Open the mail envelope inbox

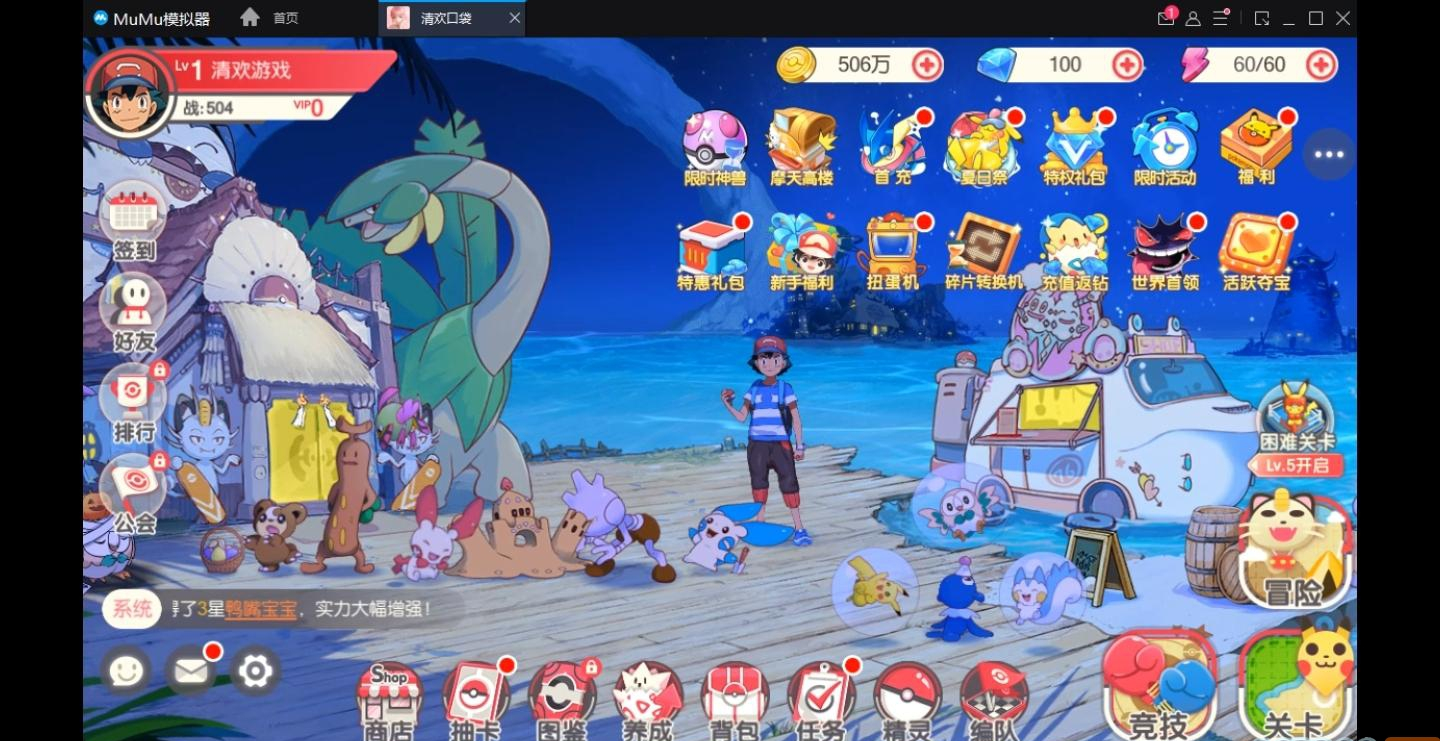[x=190, y=671]
